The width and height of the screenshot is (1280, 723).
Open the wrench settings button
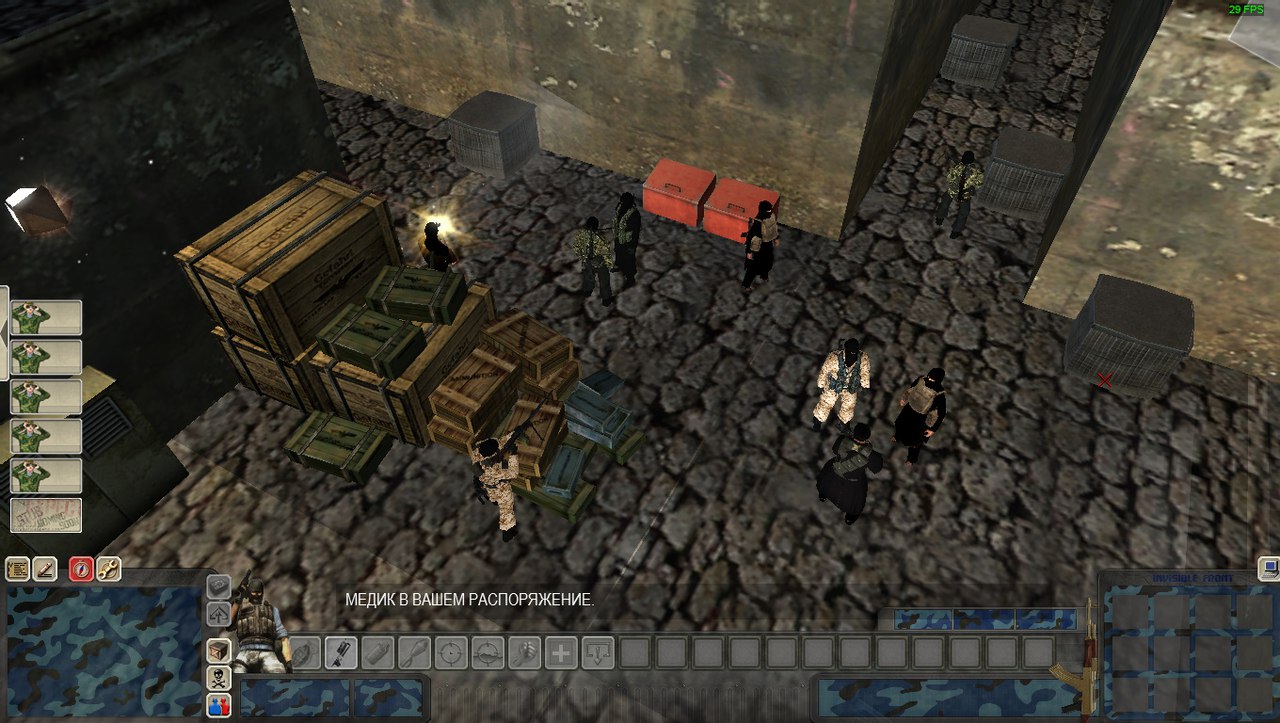coord(108,570)
